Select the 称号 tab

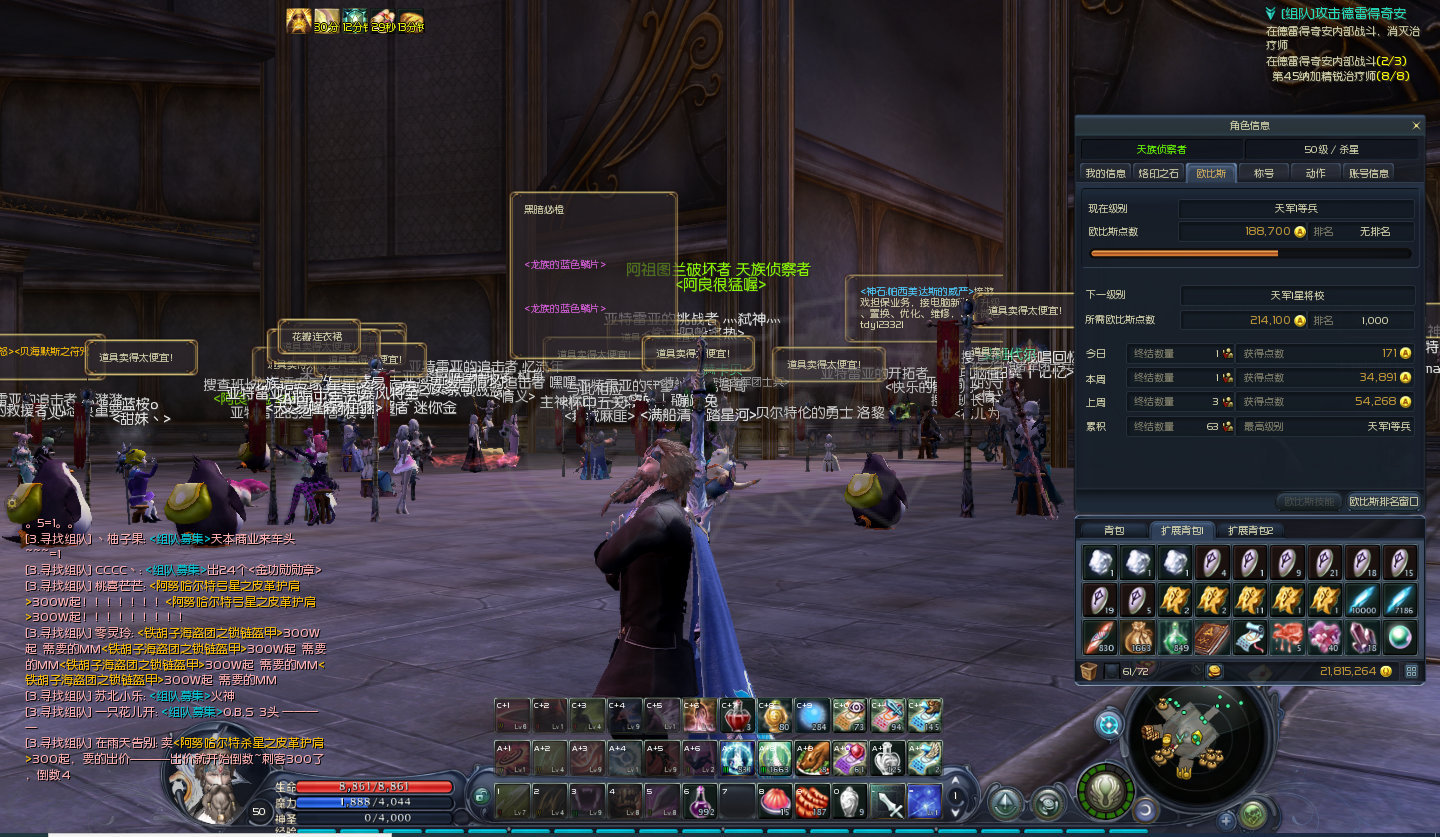click(1264, 173)
